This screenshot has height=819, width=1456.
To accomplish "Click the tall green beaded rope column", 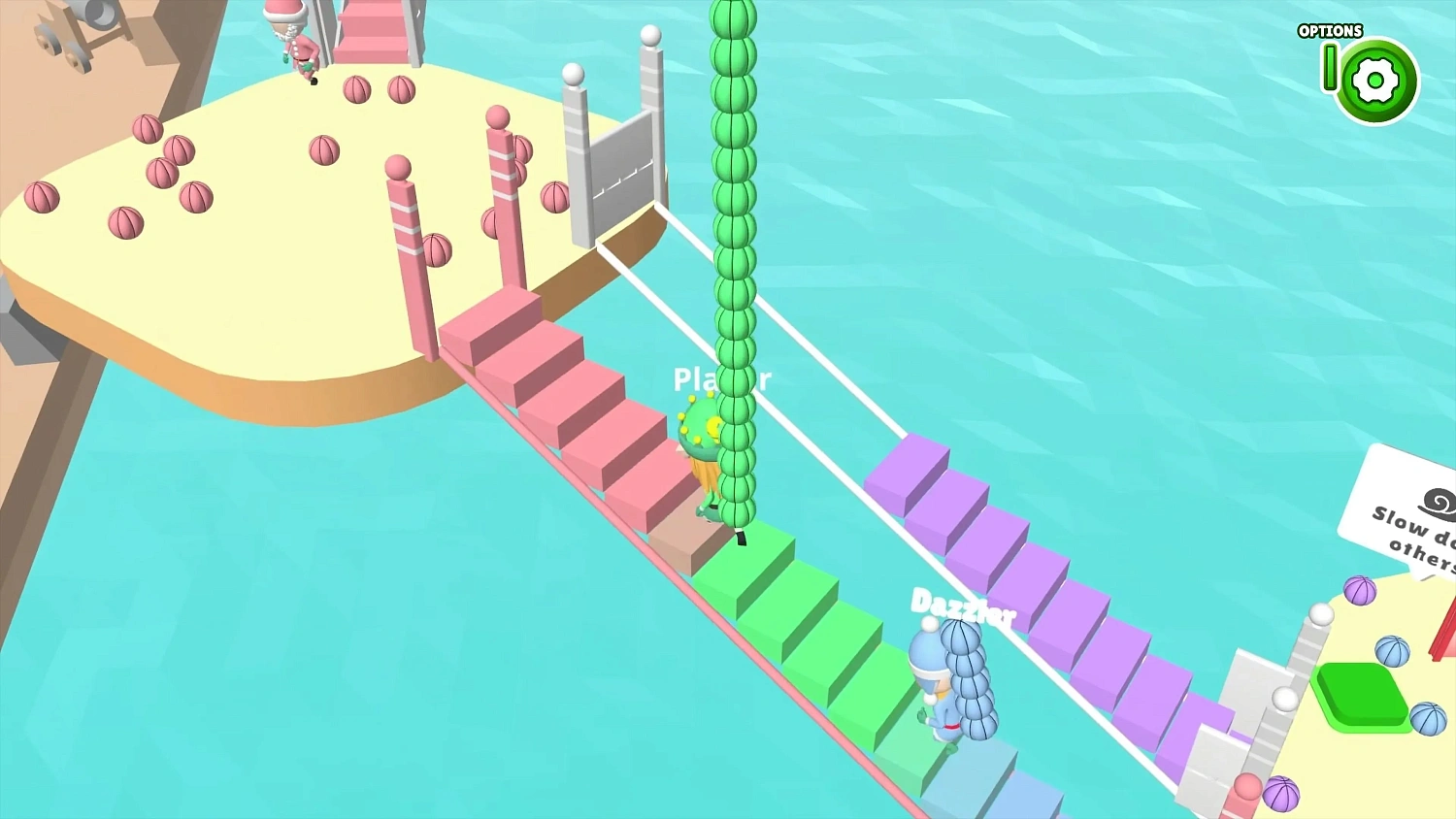I will (733, 243).
